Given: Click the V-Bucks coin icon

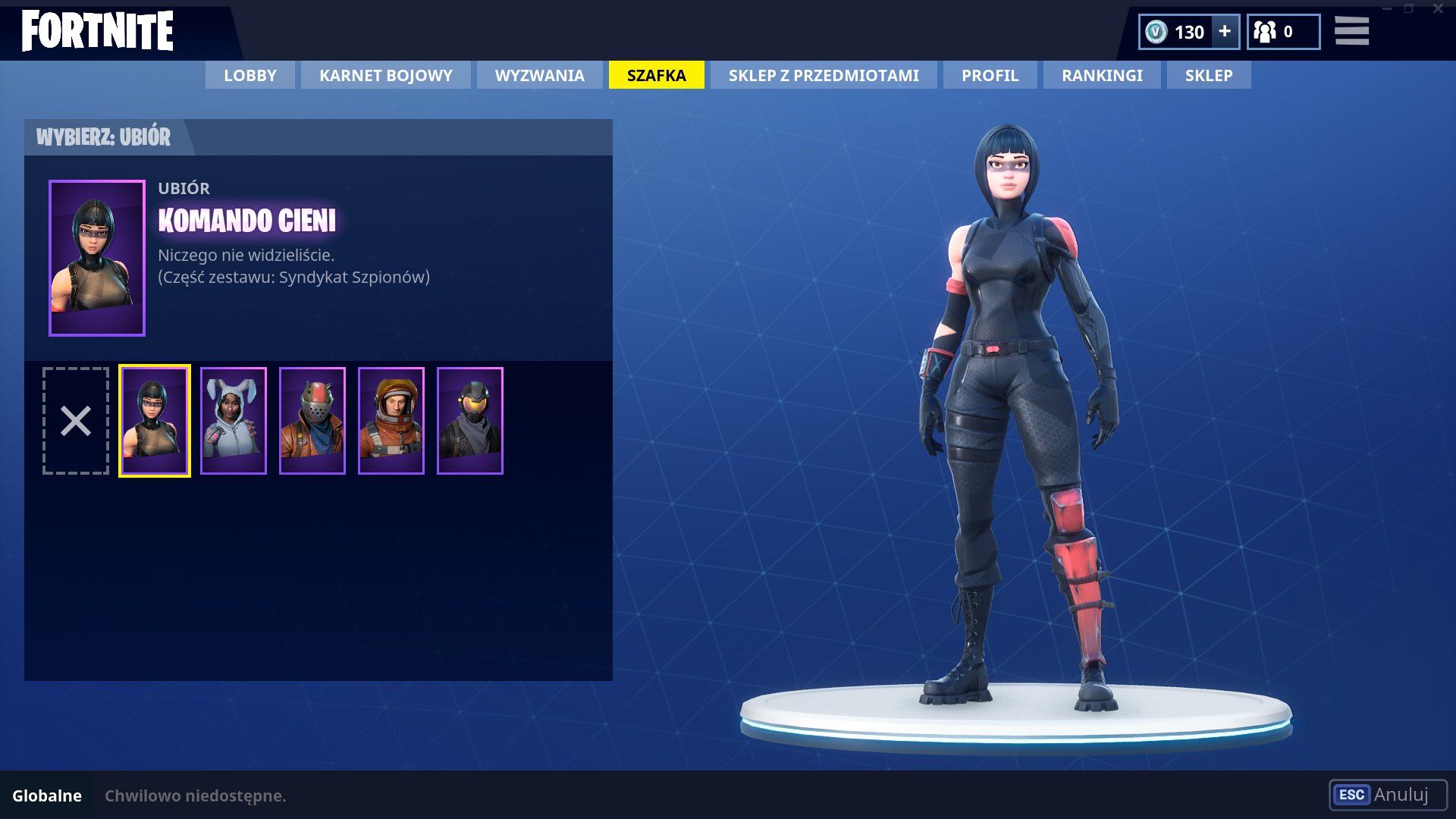Looking at the screenshot, I should pos(1156,32).
